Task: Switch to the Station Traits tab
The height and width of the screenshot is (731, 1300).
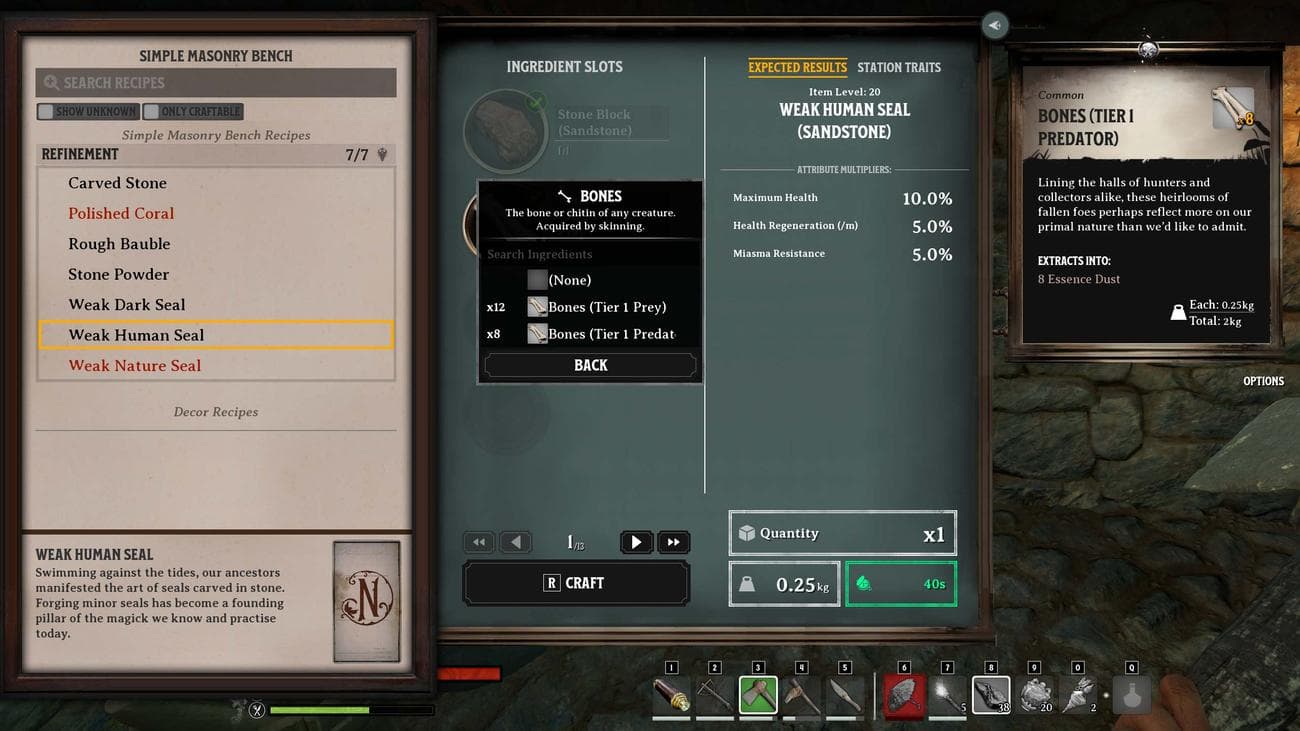Action: click(898, 67)
